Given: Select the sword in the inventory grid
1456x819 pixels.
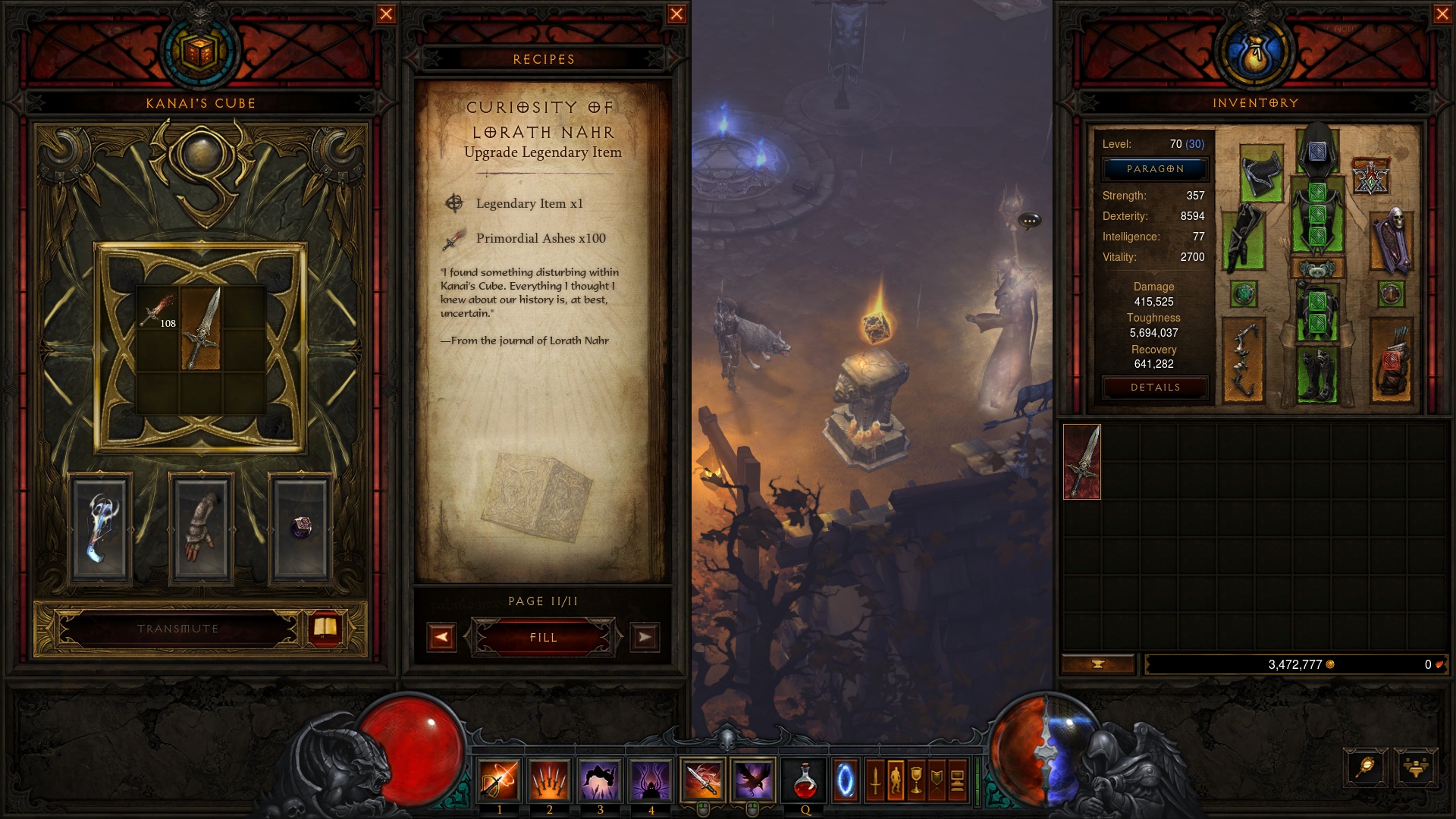Looking at the screenshot, I should [x=1082, y=462].
